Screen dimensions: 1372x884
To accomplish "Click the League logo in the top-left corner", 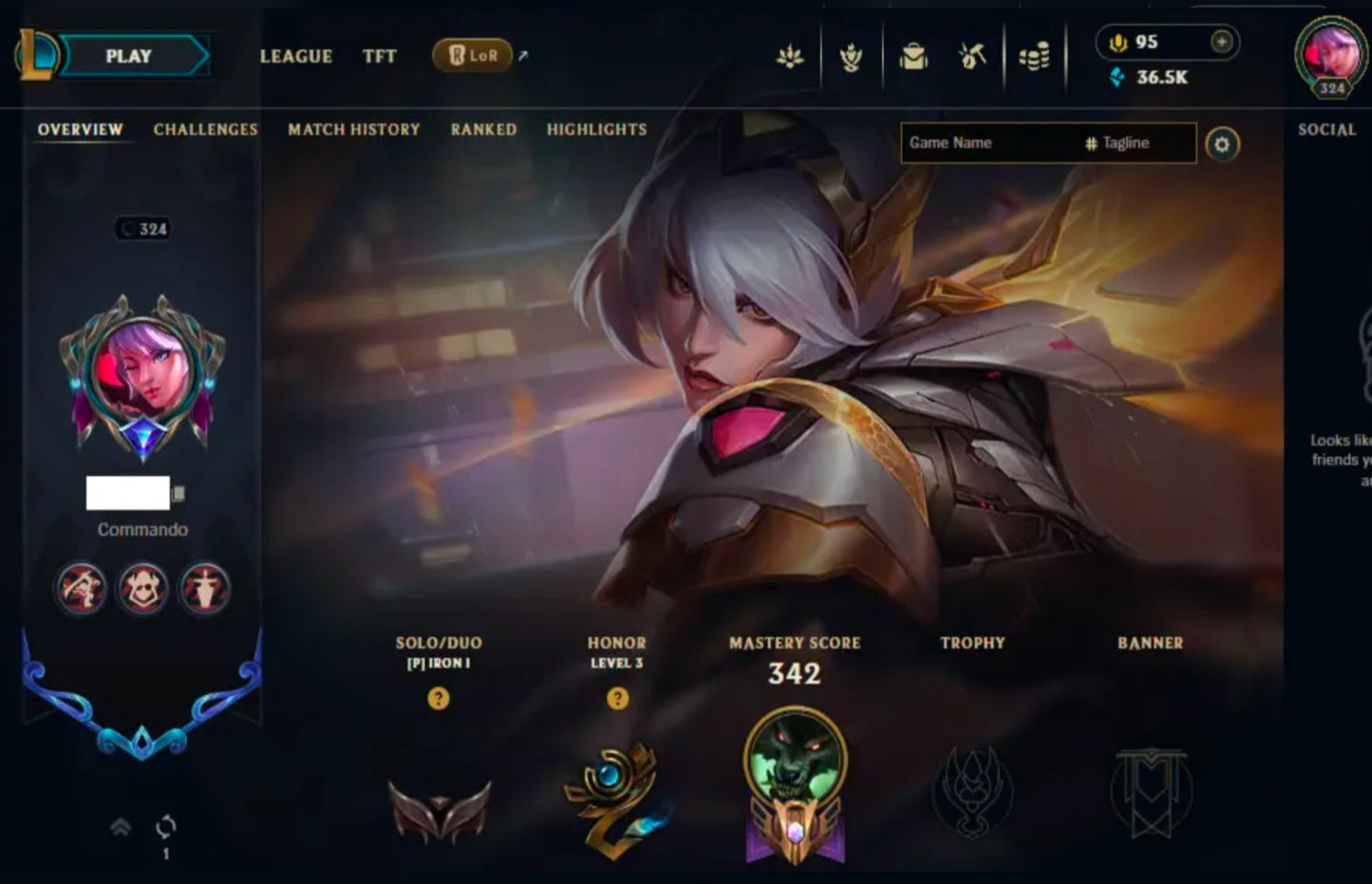I will pyautogui.click(x=38, y=56).
